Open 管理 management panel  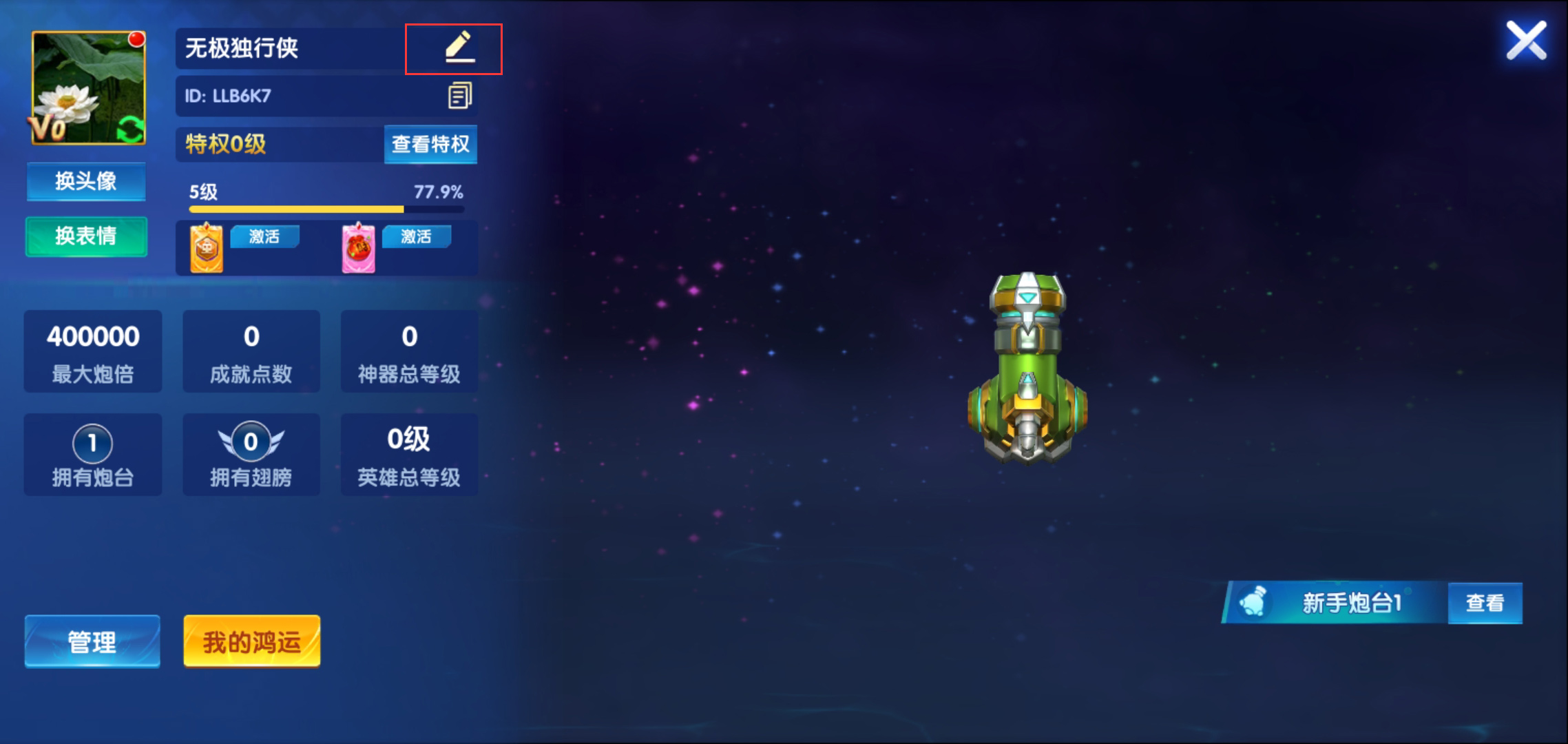92,641
